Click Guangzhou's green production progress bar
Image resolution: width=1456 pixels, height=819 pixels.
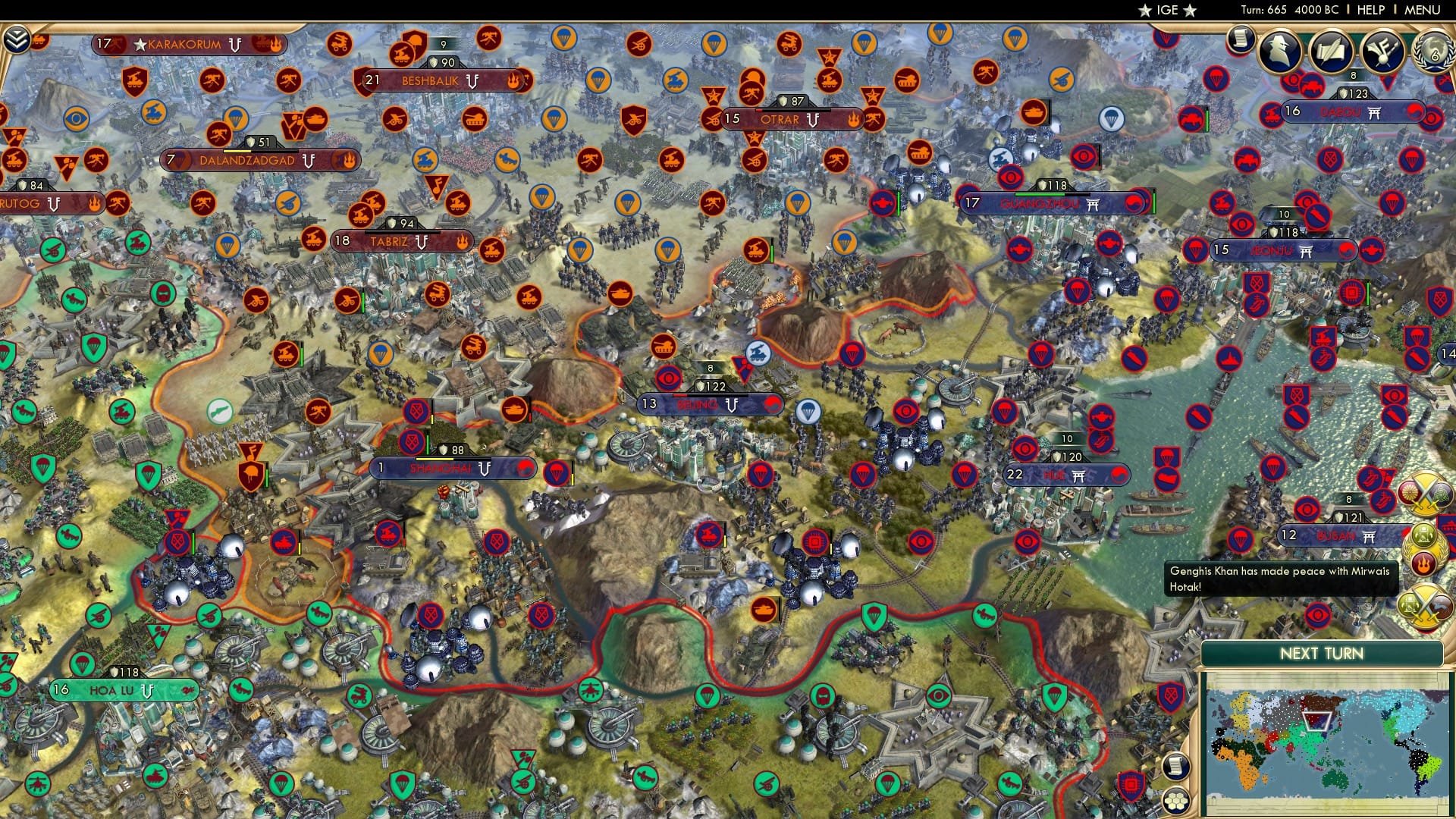point(1040,195)
